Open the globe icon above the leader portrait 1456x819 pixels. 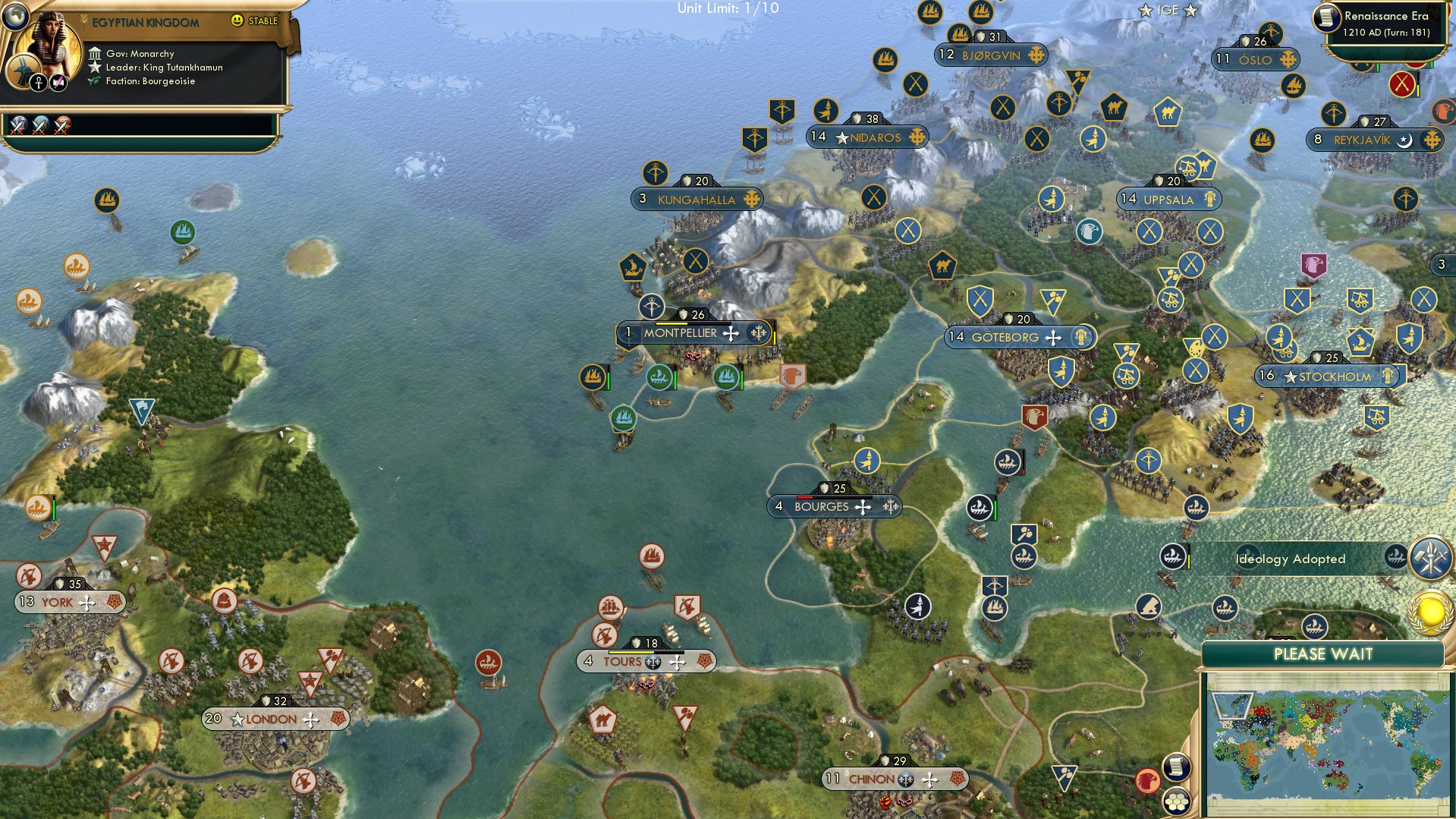click(x=14, y=15)
